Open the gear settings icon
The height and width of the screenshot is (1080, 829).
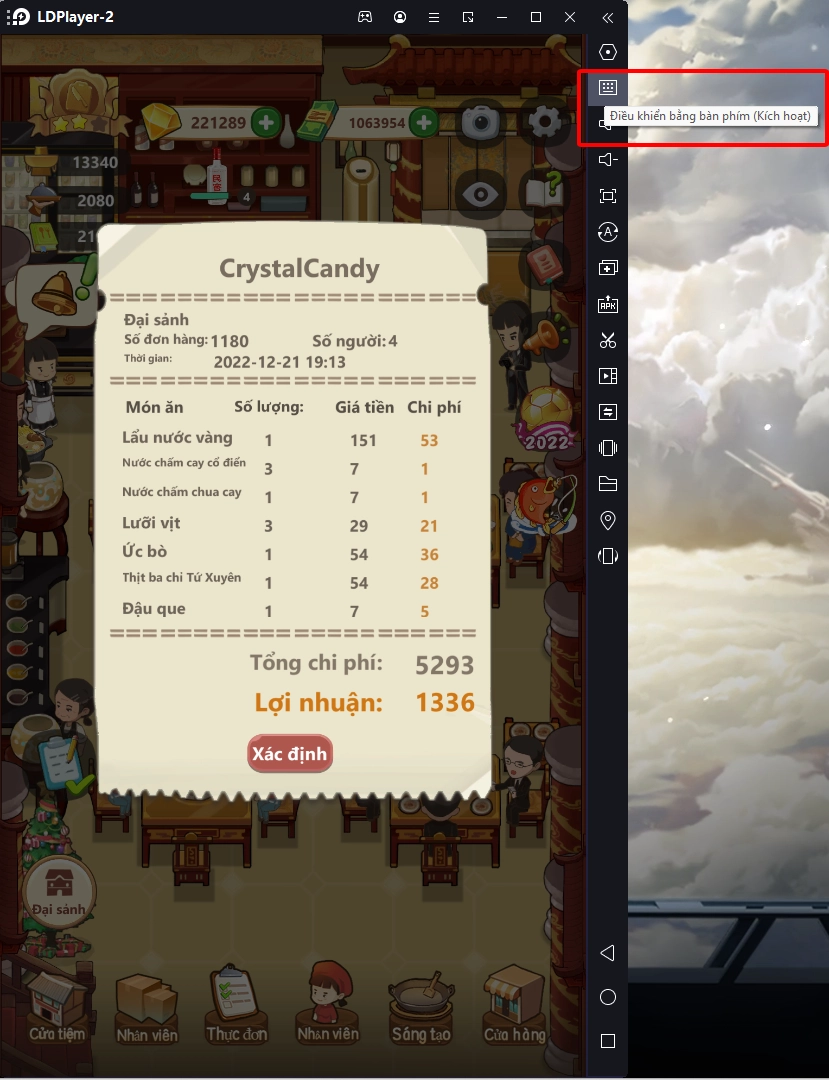(x=545, y=122)
